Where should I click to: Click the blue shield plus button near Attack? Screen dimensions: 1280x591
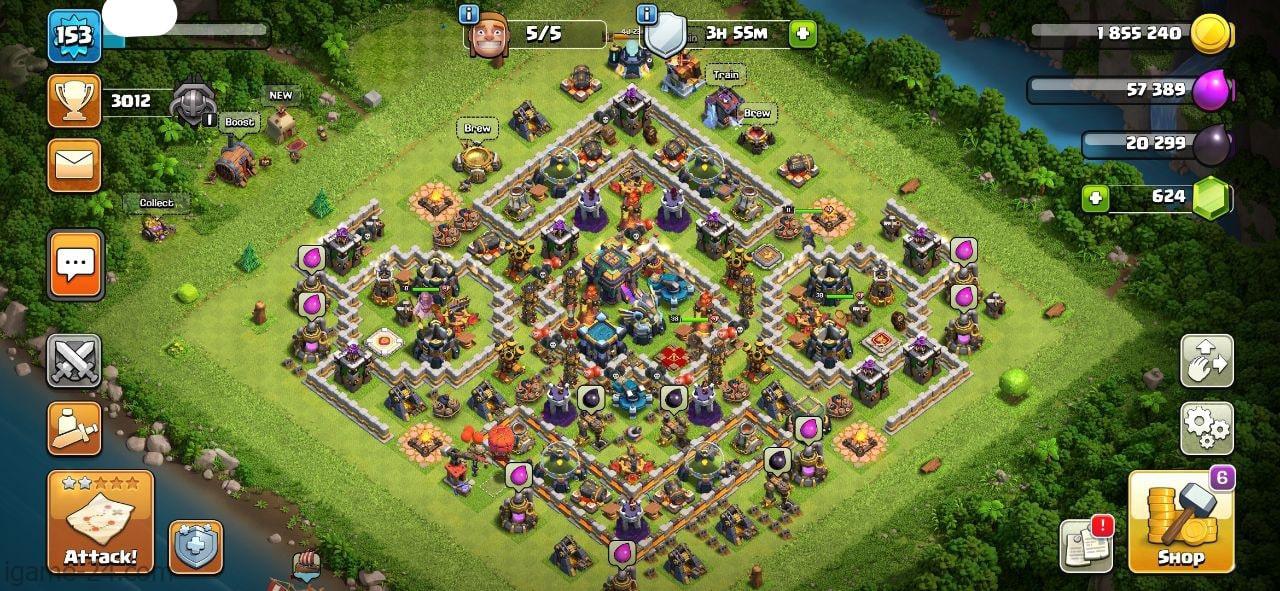coord(195,547)
